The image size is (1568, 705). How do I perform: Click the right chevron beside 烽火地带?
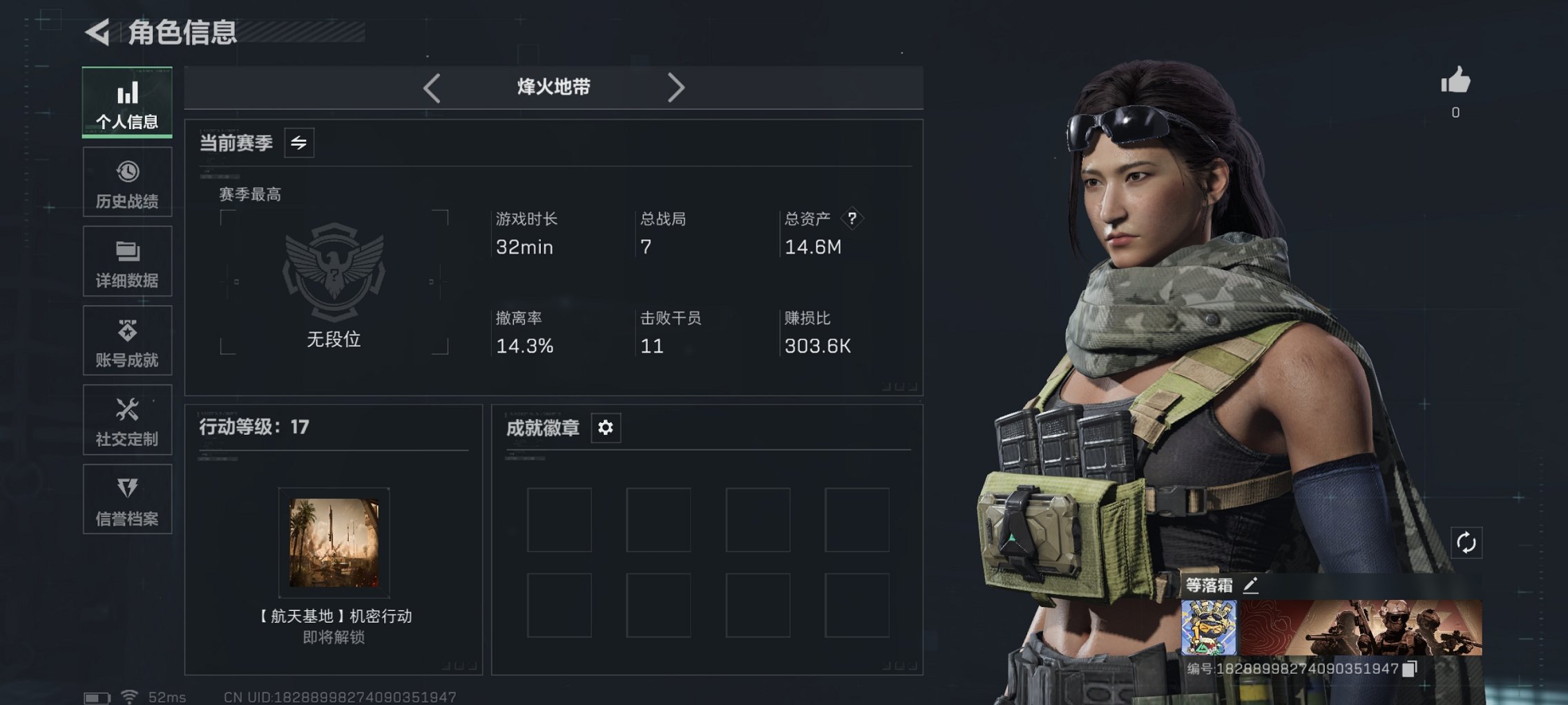pos(676,88)
